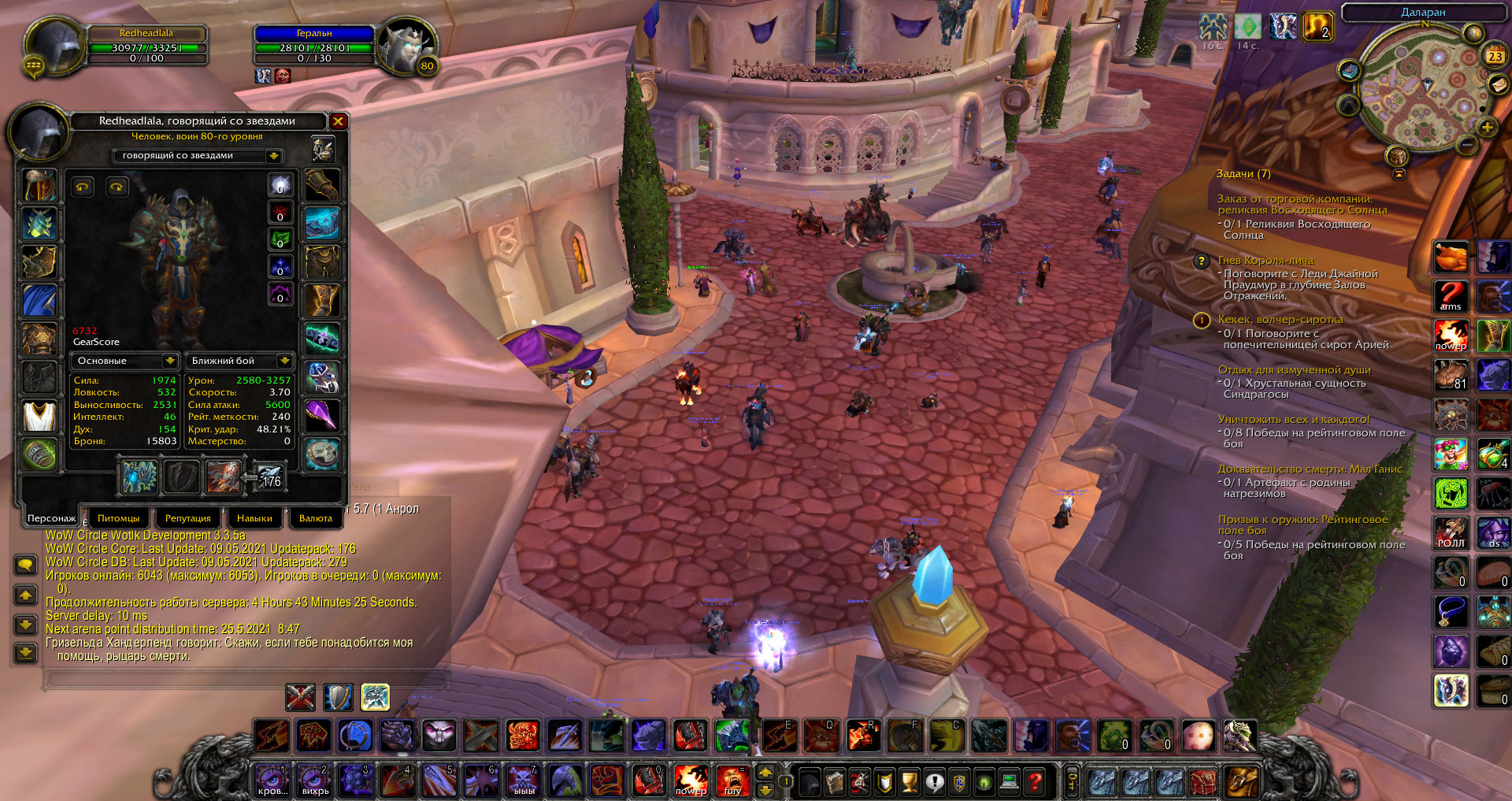This screenshot has height=801, width=1512.
Task: Select the Кекек, волчер-сиротка quest
Action: pyautogui.click(x=1280, y=320)
